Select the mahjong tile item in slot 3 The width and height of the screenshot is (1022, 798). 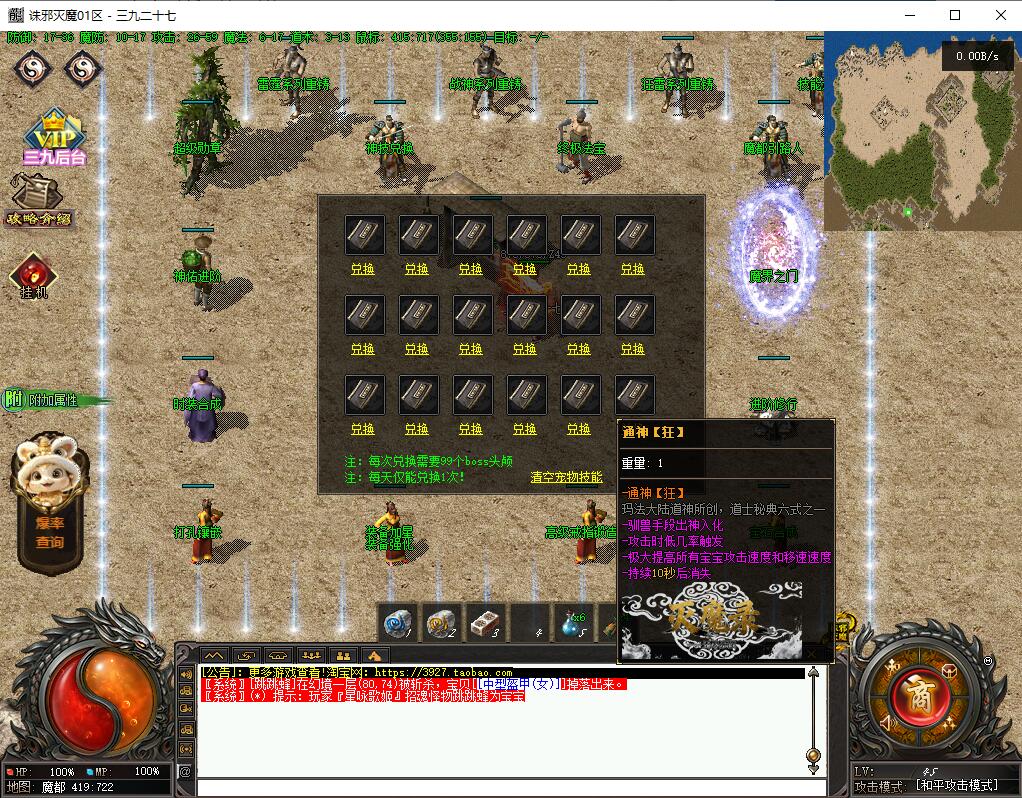pos(484,623)
